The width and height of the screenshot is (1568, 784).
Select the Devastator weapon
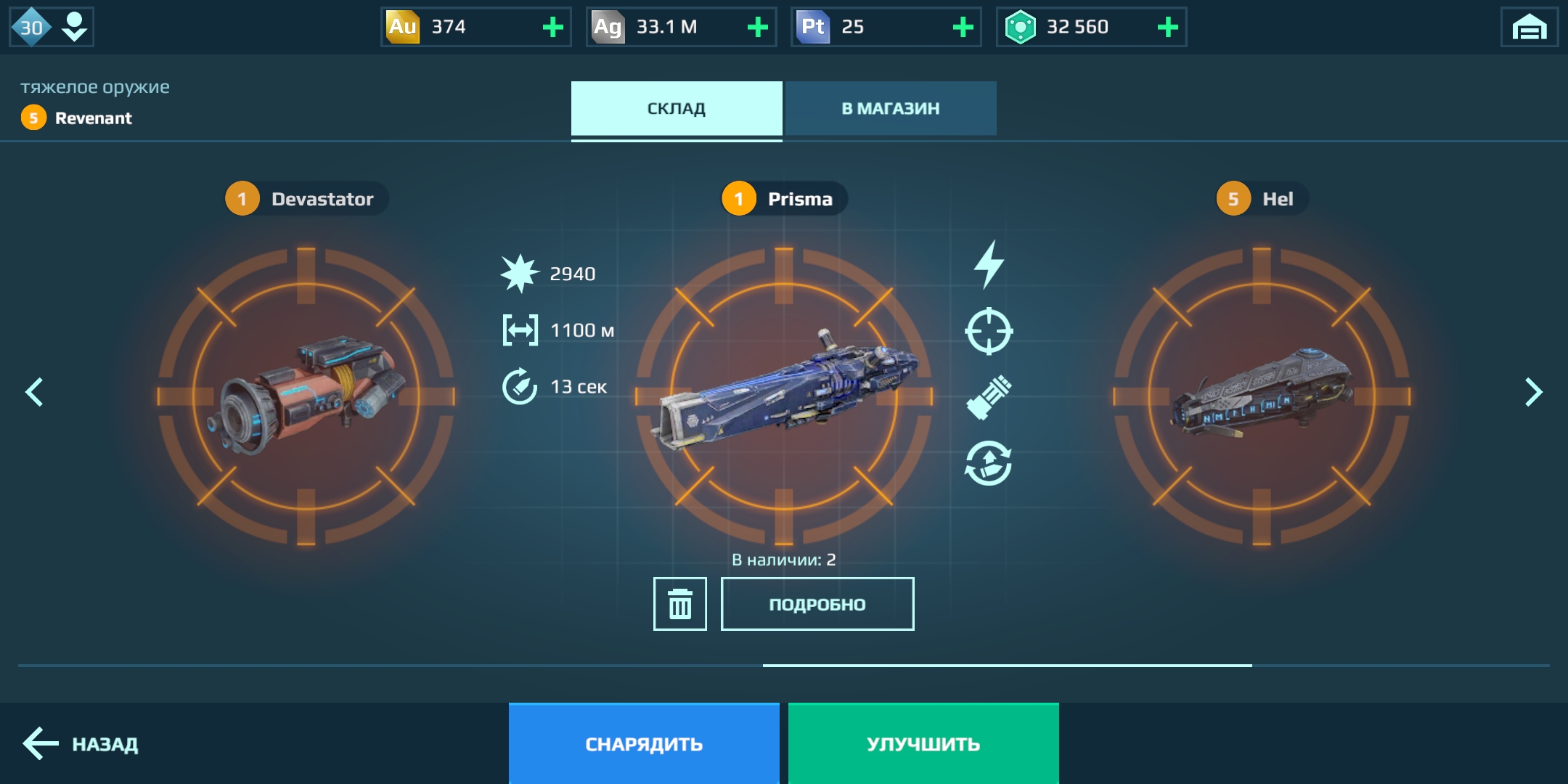[x=306, y=396]
